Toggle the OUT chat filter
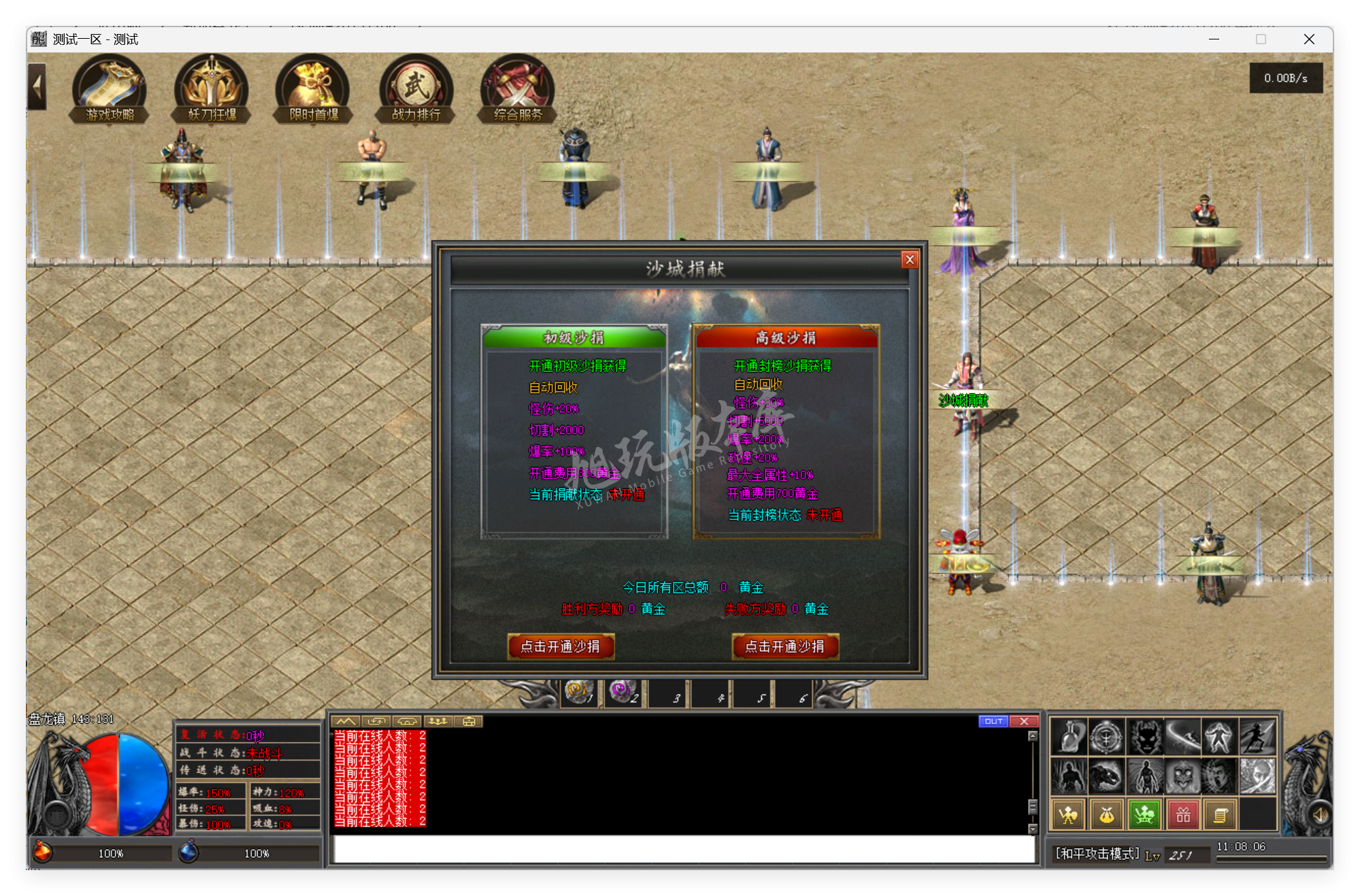 (x=994, y=721)
